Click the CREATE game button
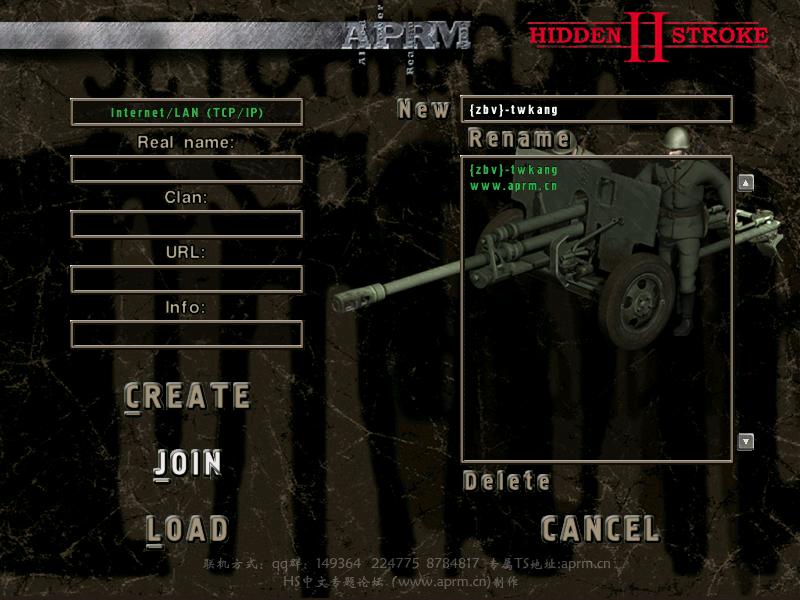The width and height of the screenshot is (800, 600). 187,397
